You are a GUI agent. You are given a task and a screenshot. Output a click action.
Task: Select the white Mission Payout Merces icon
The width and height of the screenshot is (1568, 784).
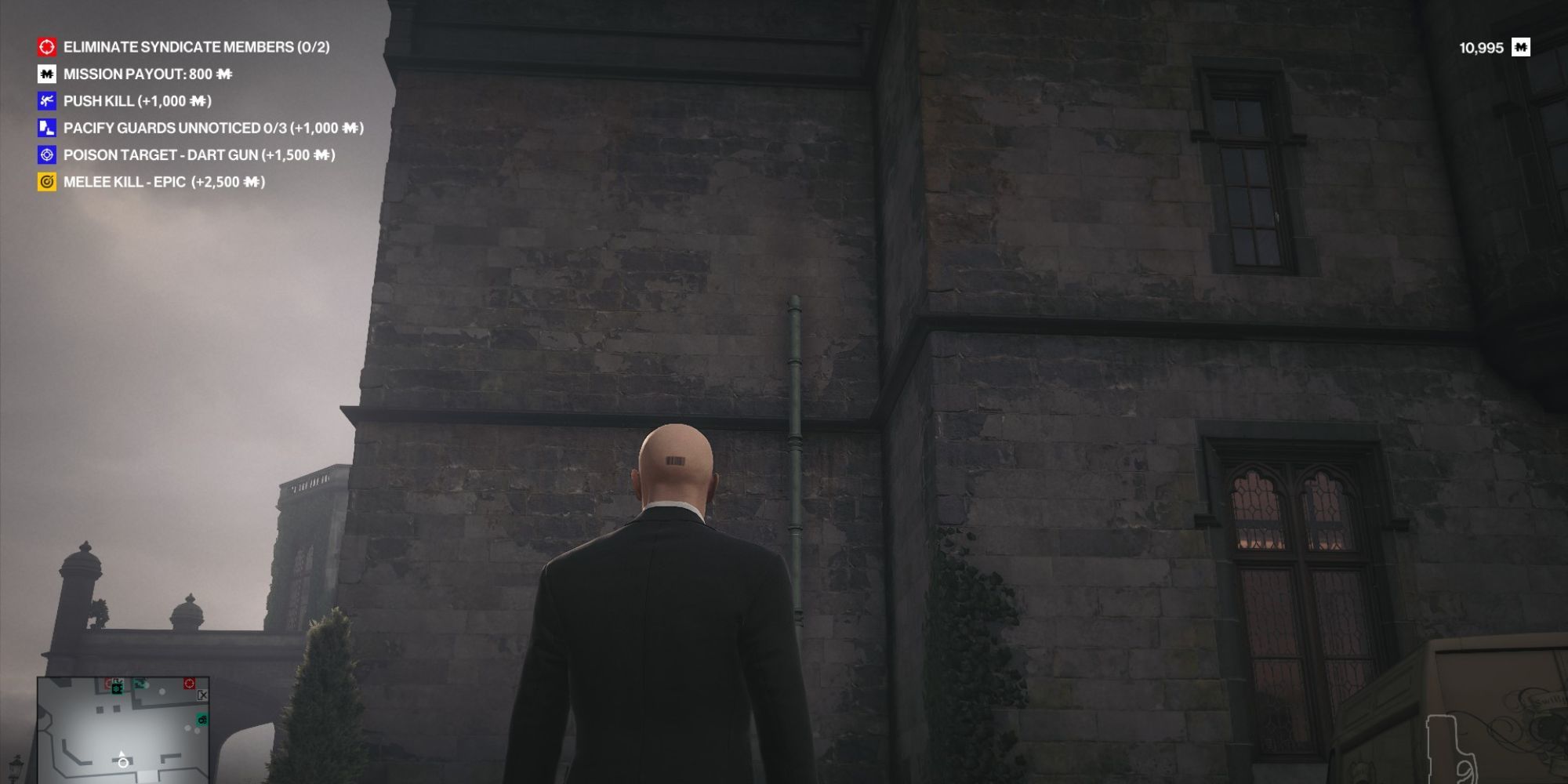coord(45,75)
